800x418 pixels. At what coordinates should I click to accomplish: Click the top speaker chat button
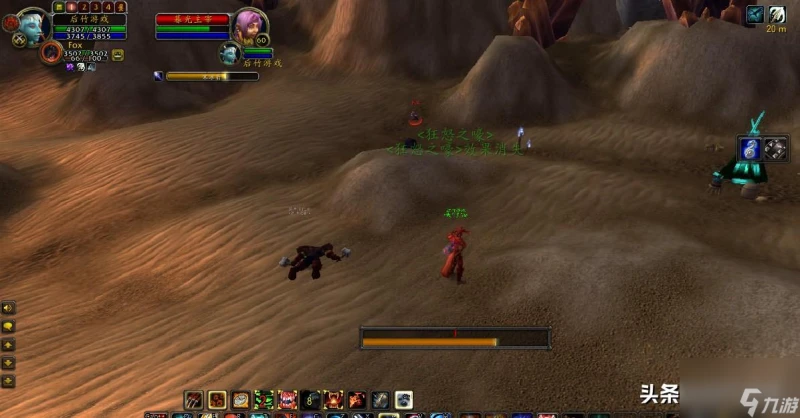click(8, 308)
